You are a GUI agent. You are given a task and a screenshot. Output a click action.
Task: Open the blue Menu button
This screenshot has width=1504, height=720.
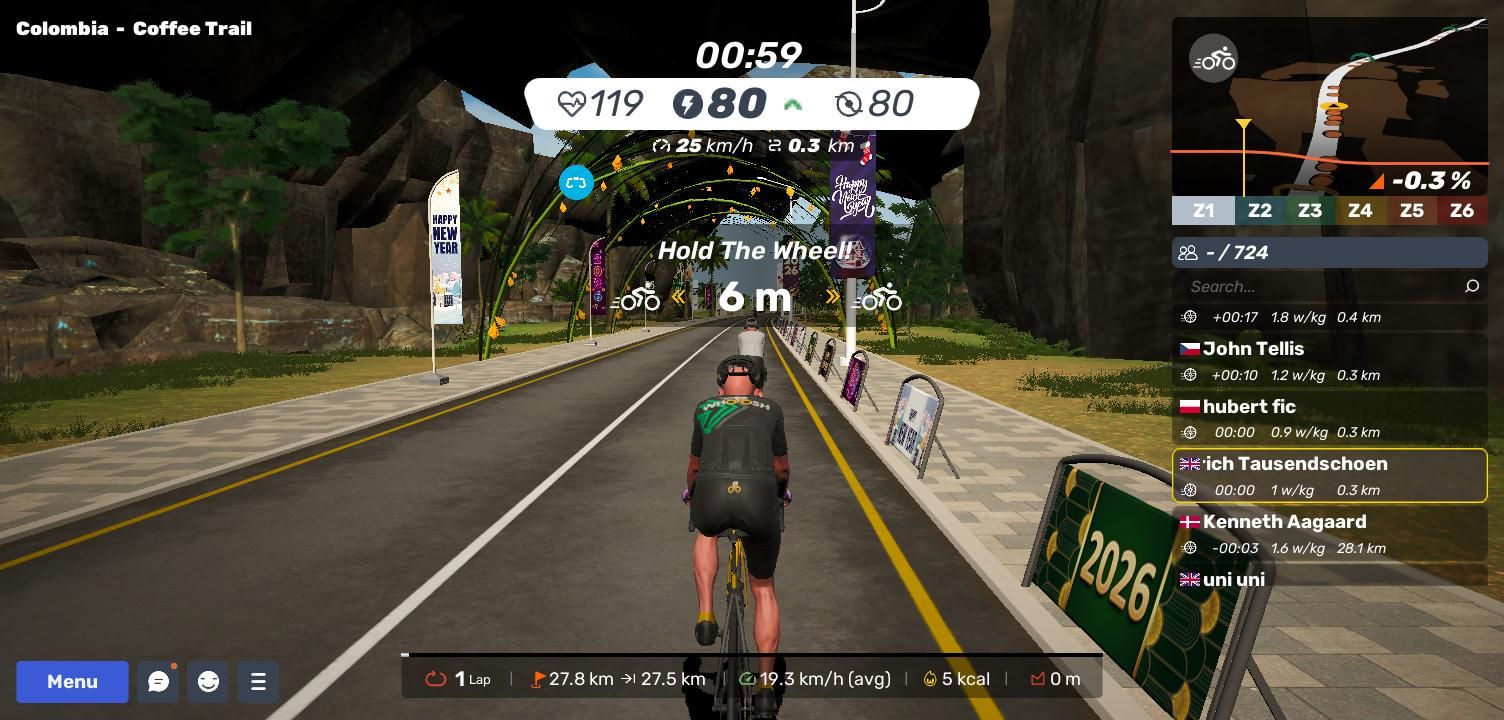[72, 682]
